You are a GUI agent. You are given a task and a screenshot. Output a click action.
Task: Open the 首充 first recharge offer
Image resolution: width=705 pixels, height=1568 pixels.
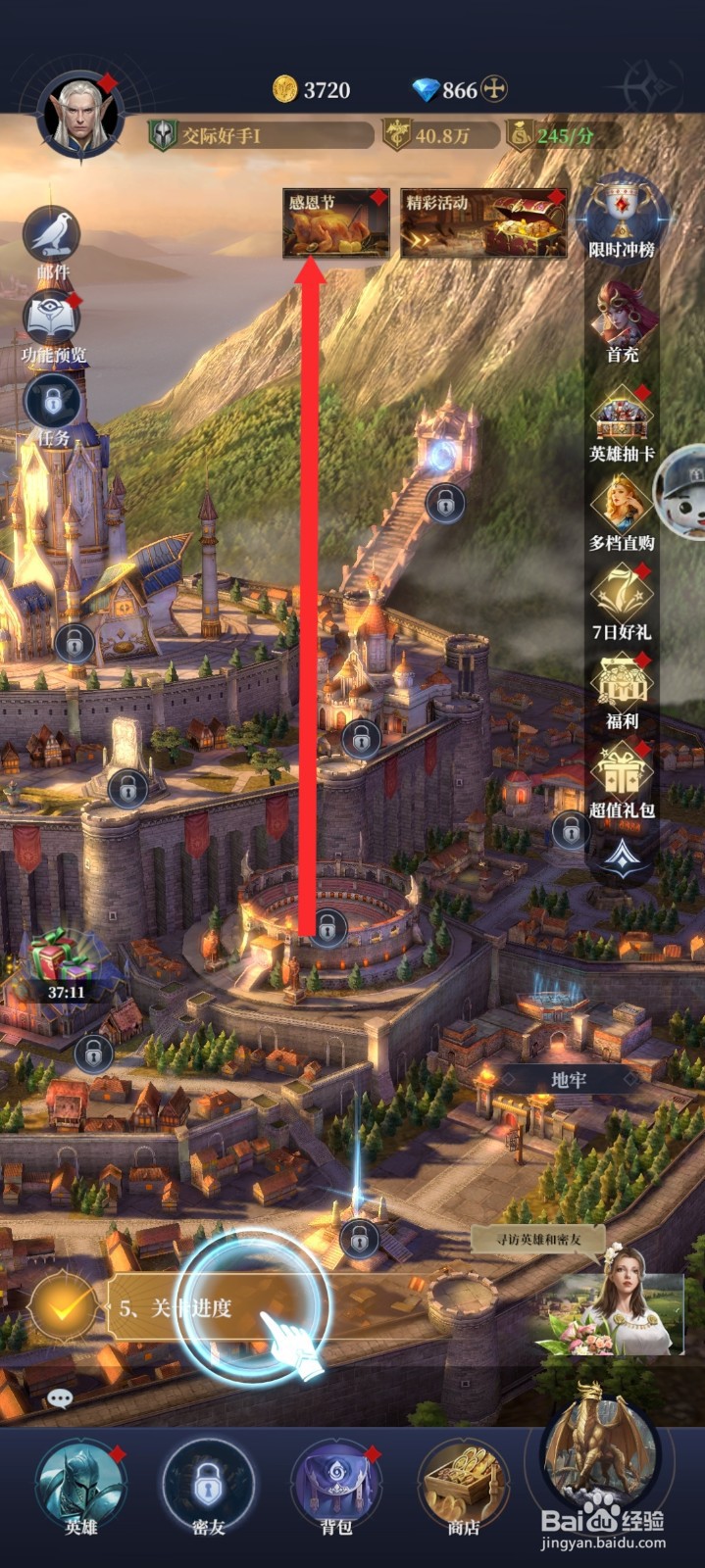tap(622, 318)
